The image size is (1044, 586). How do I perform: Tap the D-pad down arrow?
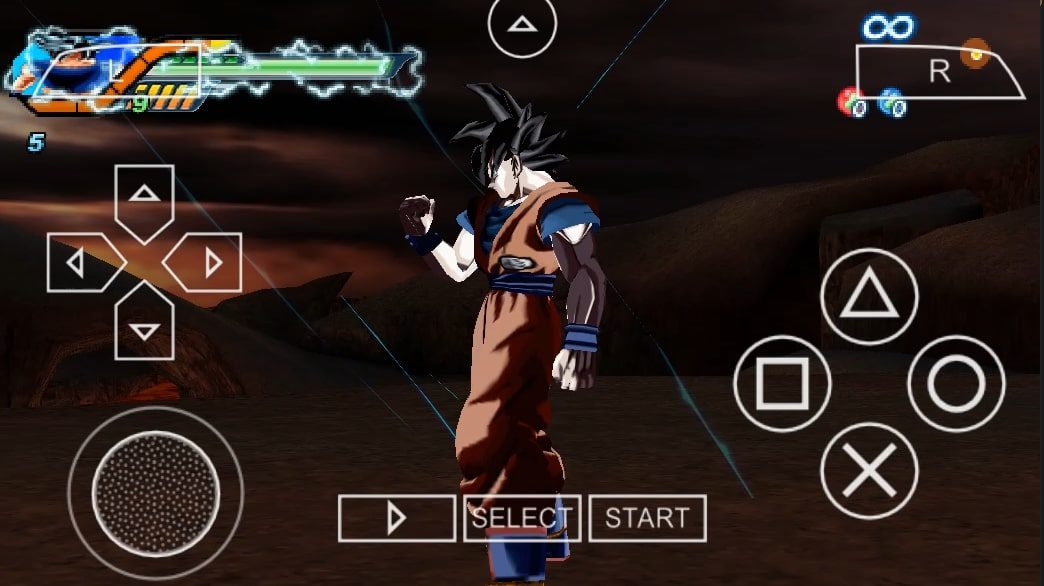tap(145, 325)
